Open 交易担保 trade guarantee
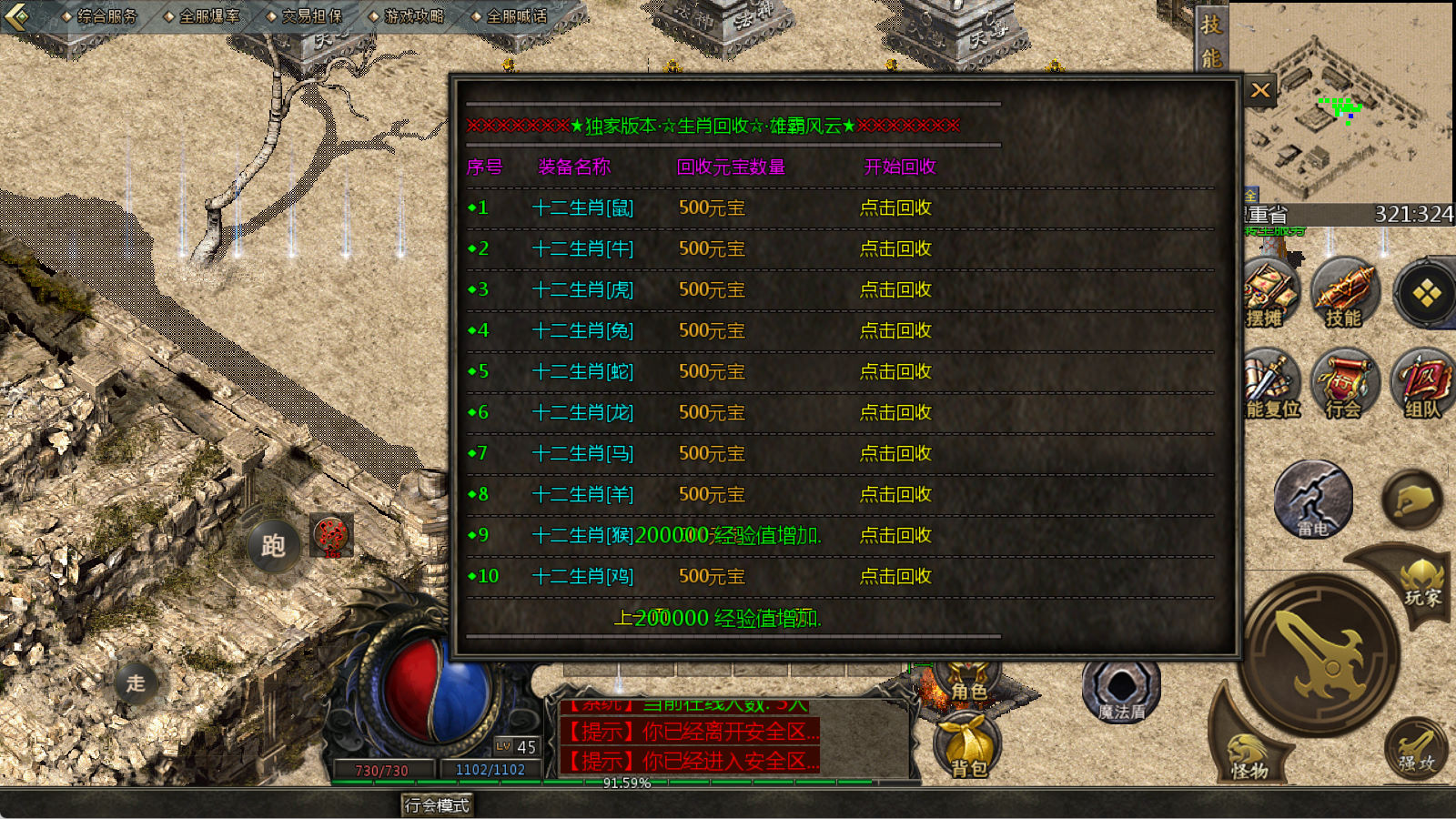 pos(305,15)
